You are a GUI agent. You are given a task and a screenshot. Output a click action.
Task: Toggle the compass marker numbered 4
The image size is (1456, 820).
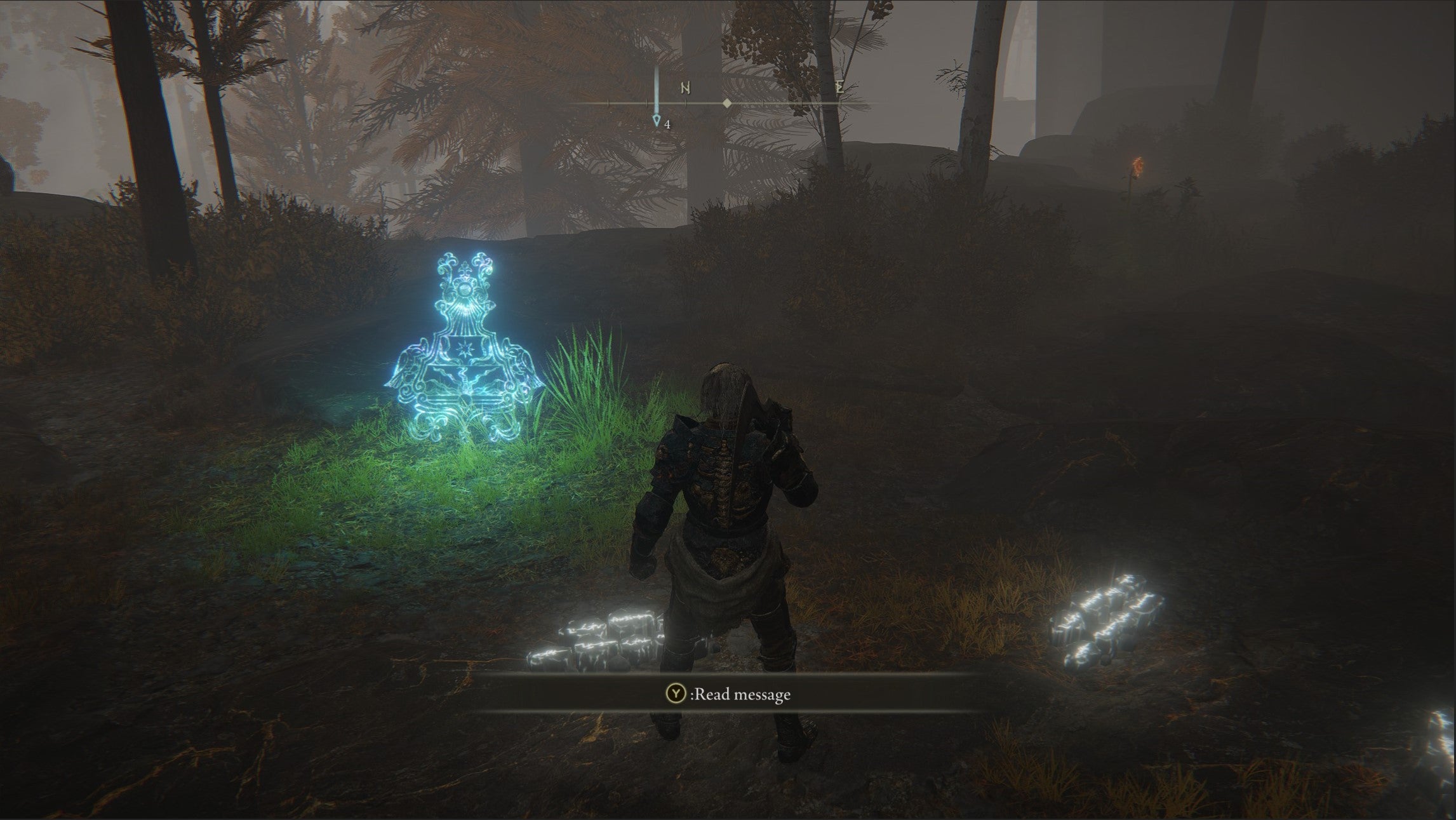coord(656,119)
